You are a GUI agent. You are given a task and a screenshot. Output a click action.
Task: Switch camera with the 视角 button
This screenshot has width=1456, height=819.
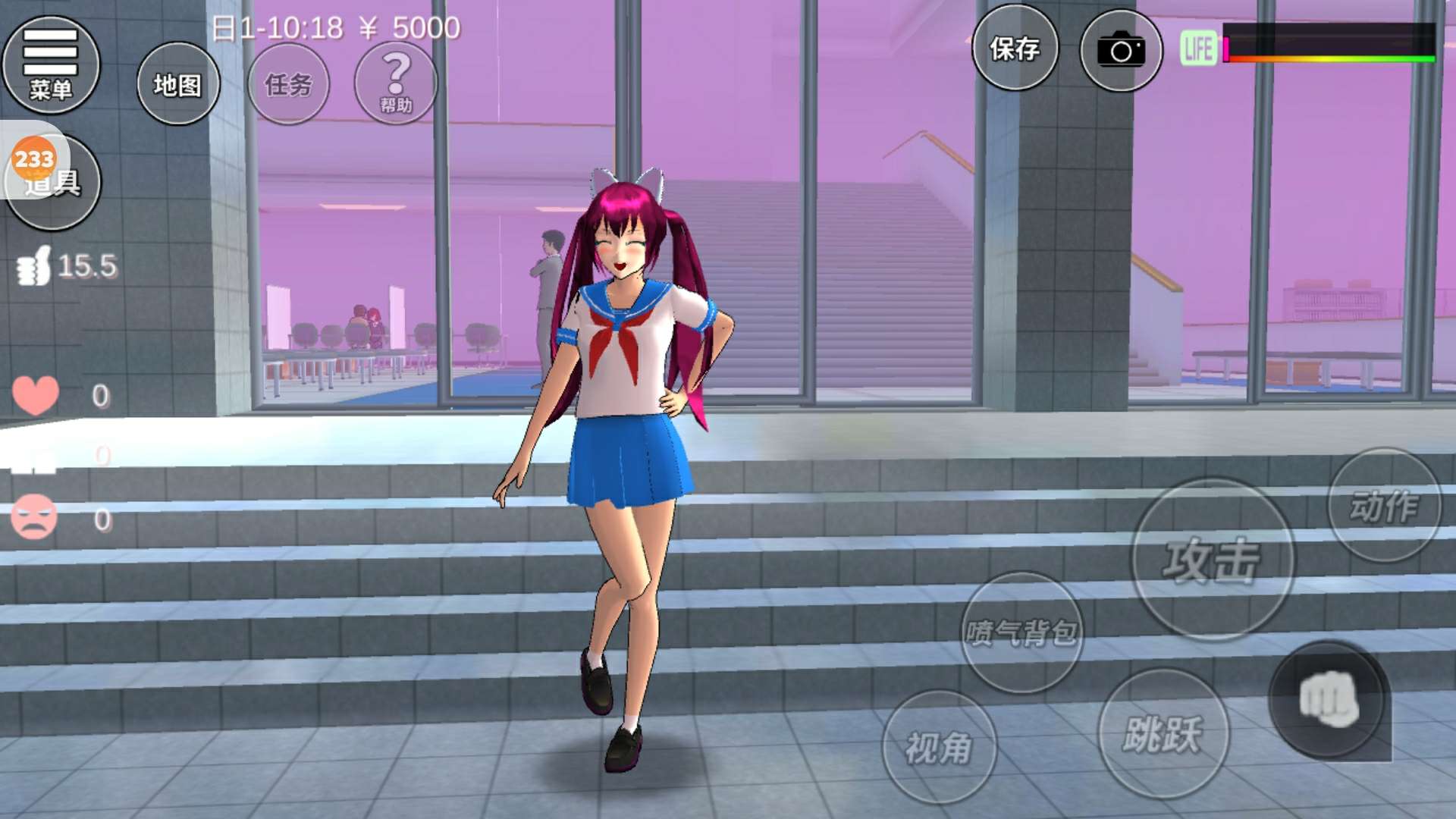[x=939, y=747]
